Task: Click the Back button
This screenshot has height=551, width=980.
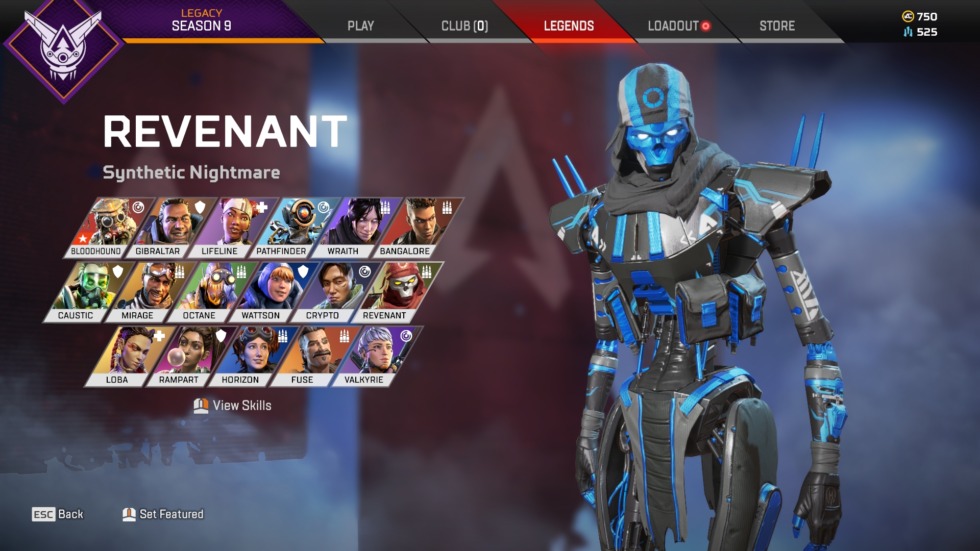Action: click(x=58, y=514)
